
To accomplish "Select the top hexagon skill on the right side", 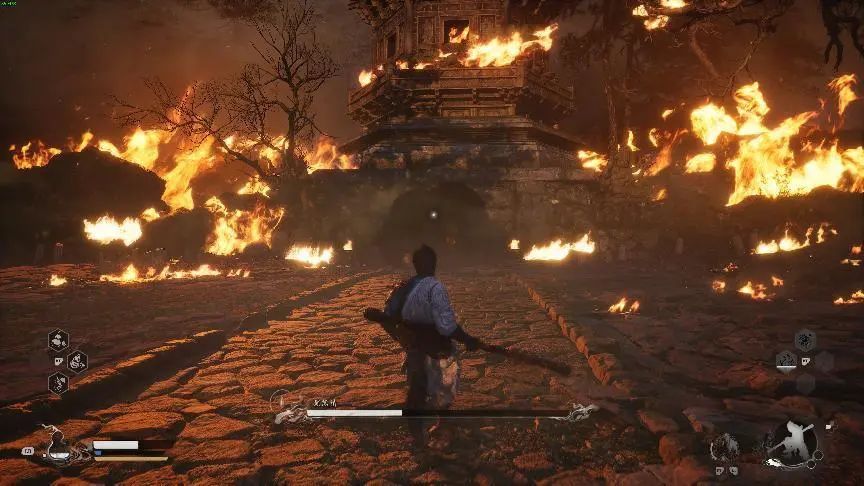I will tap(805, 340).
